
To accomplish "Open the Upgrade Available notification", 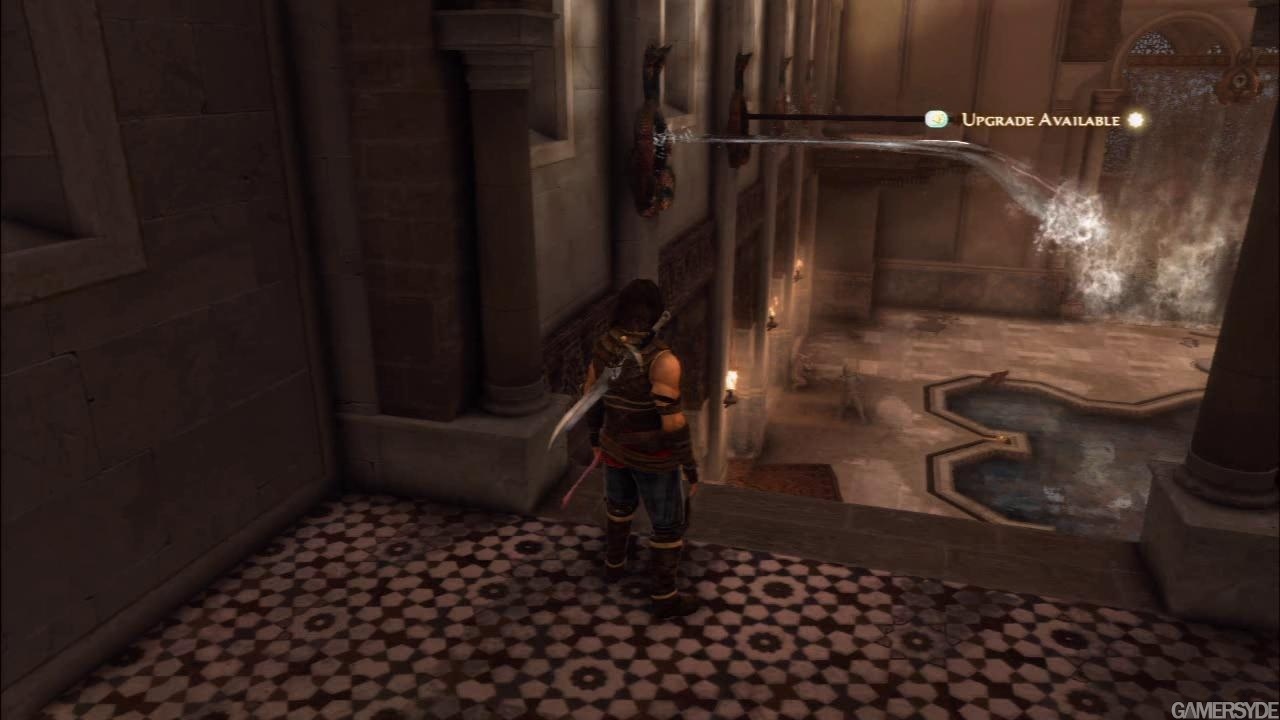I will 1040,120.
